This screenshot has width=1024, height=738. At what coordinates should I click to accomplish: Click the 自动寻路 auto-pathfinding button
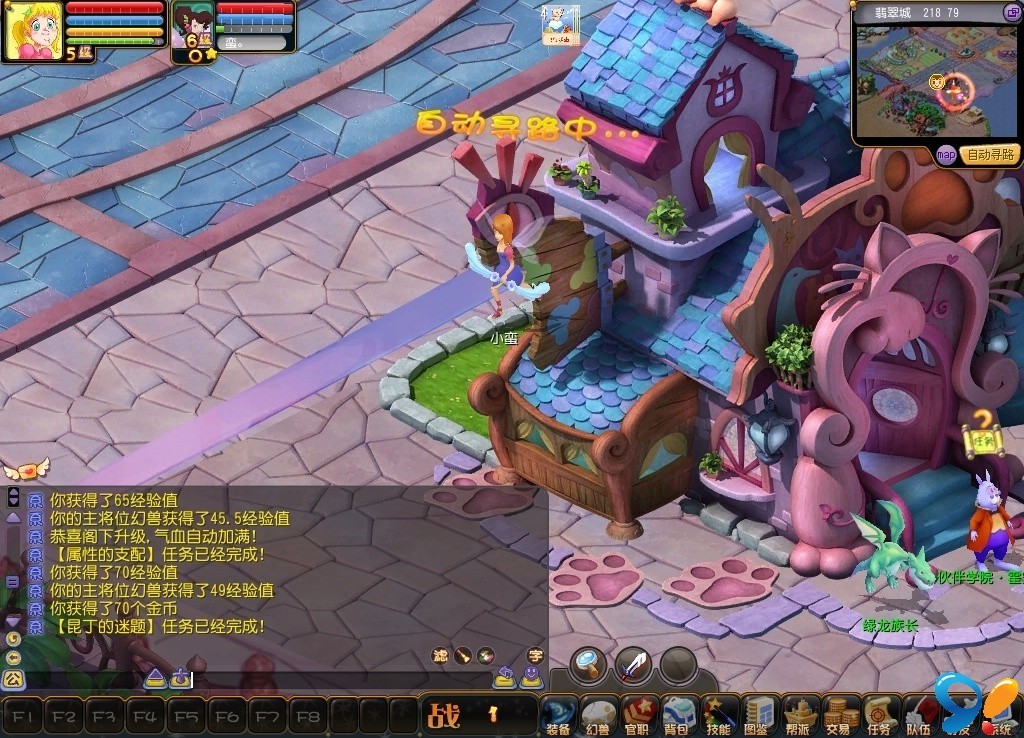[x=990, y=154]
